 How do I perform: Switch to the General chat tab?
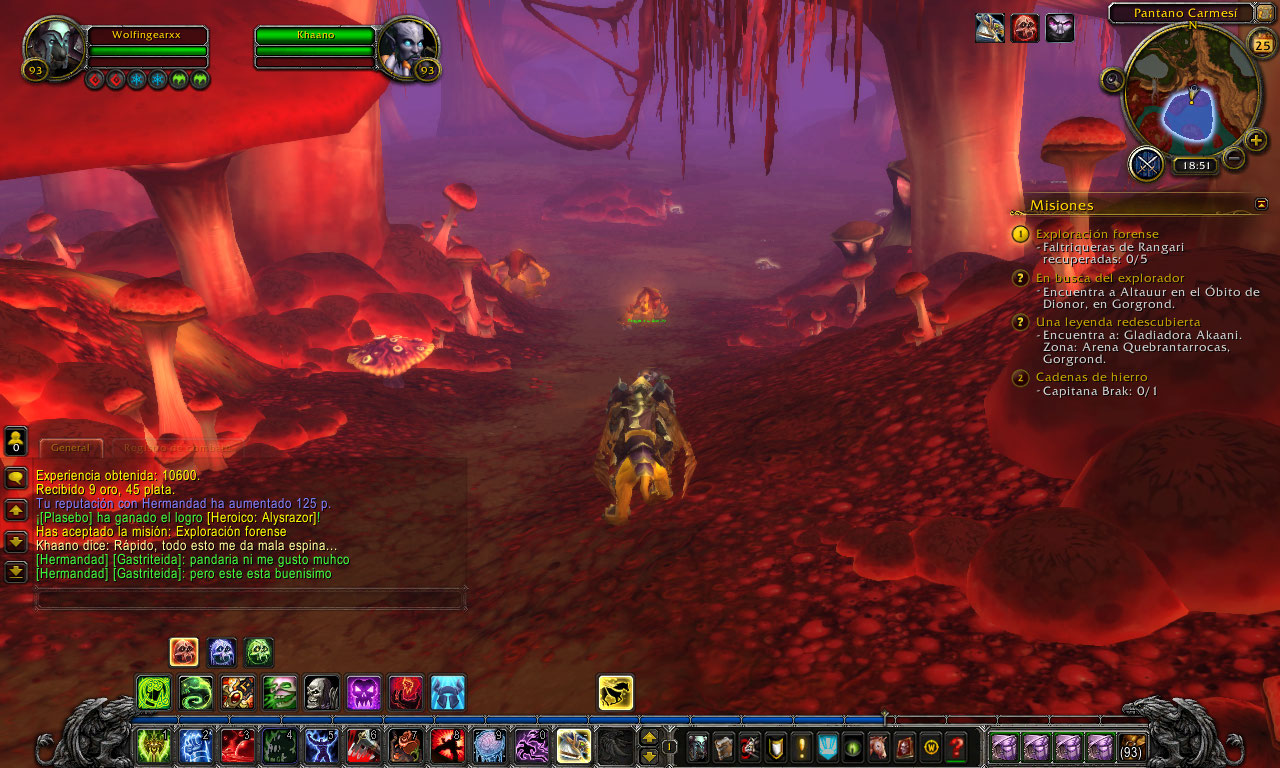71,448
